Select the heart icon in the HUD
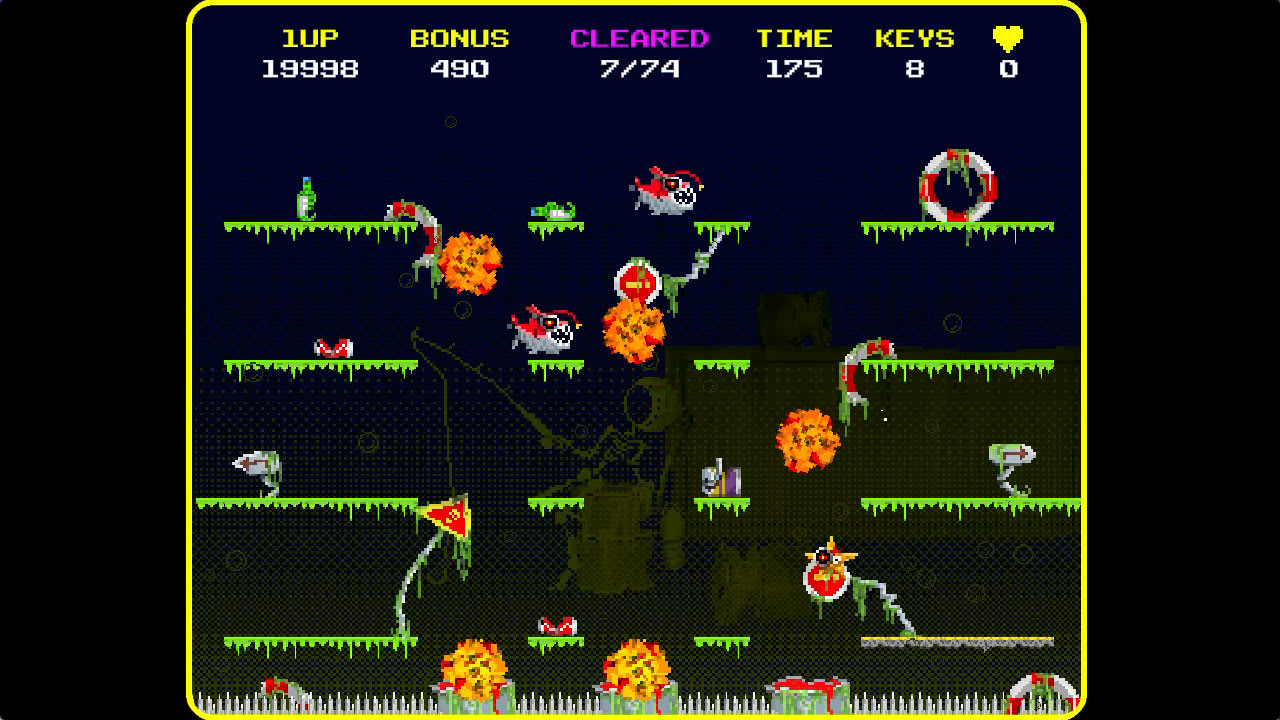This screenshot has width=1280, height=720. pos(1007,38)
